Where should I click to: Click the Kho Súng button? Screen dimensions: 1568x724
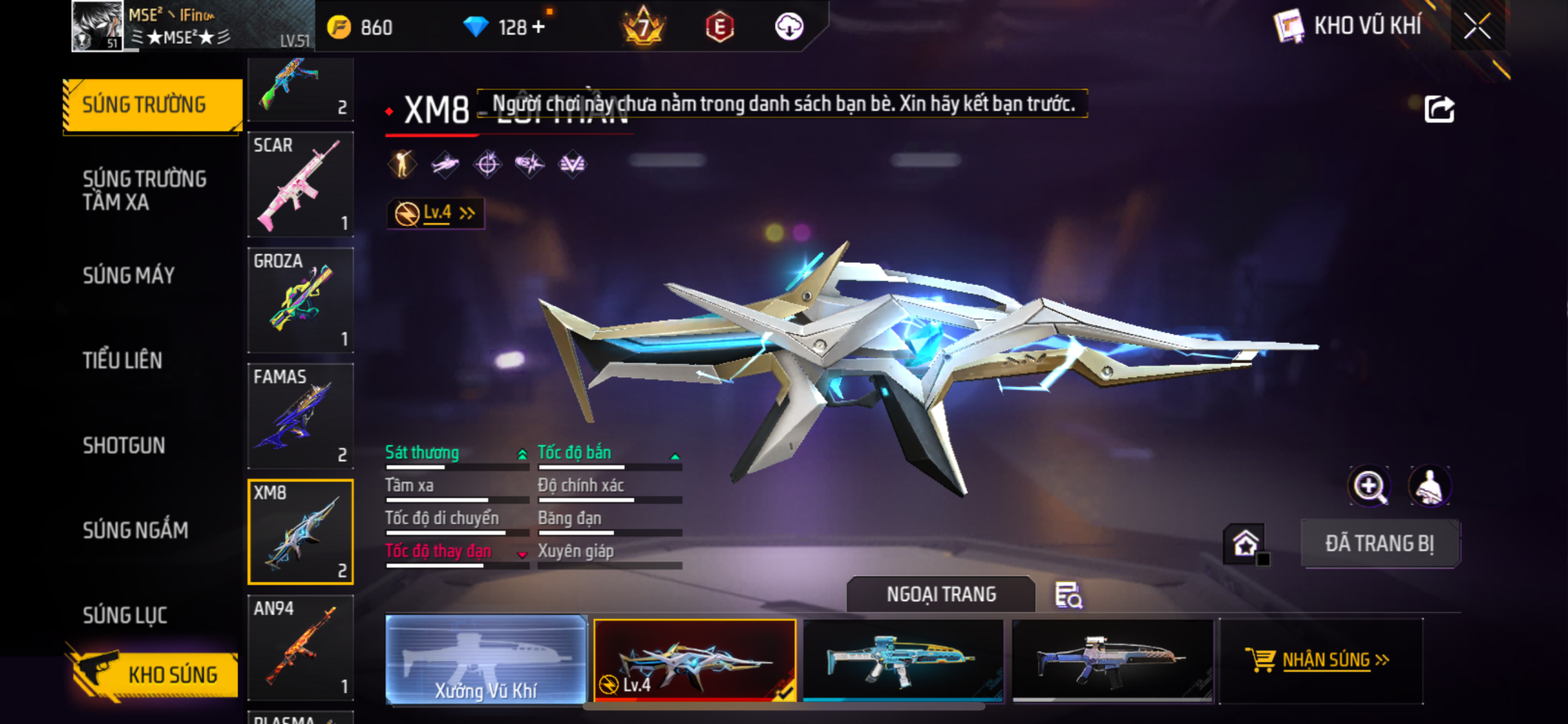point(155,674)
